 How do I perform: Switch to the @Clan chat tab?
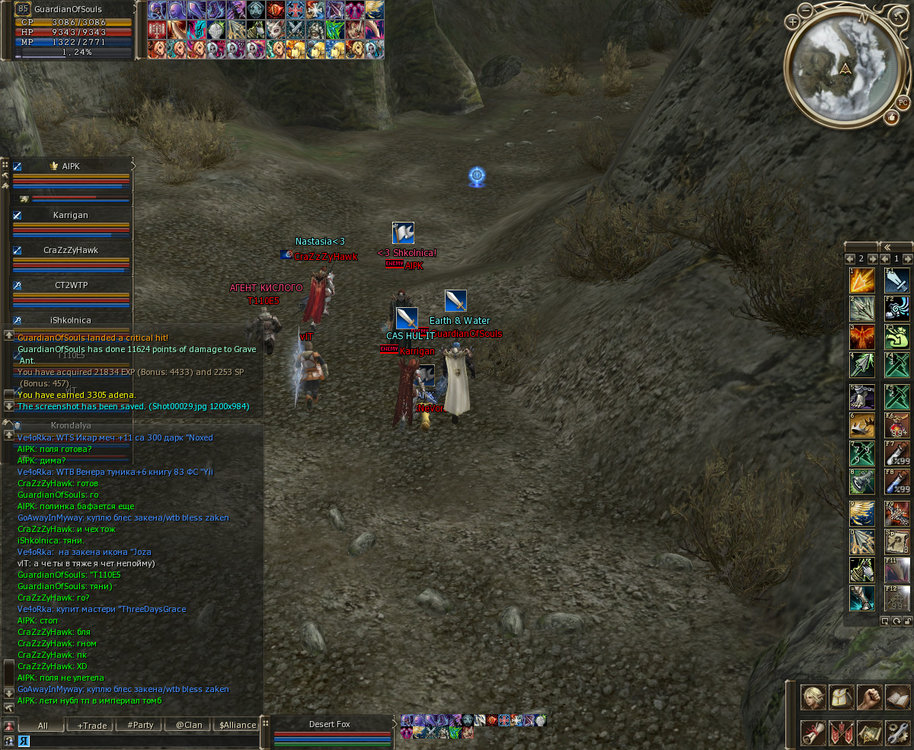pos(188,725)
